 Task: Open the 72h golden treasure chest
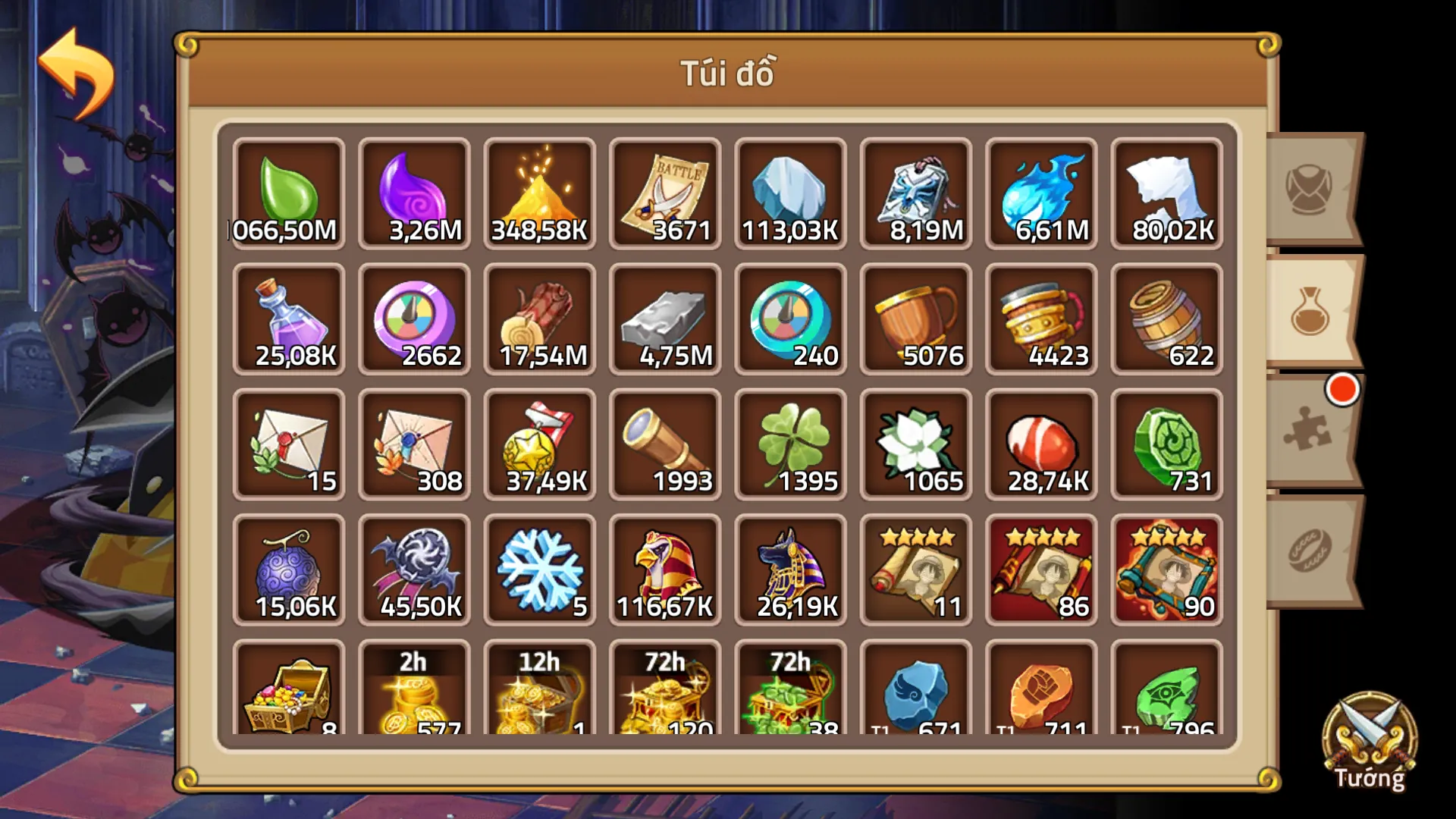[x=664, y=694]
